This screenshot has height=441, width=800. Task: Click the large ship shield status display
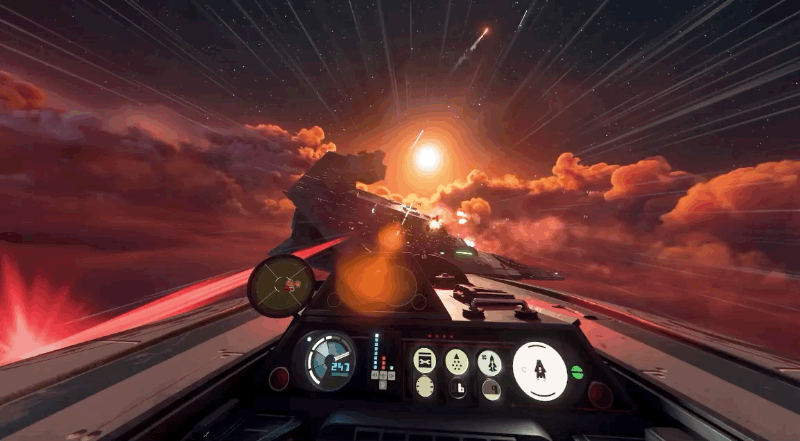pos(540,370)
